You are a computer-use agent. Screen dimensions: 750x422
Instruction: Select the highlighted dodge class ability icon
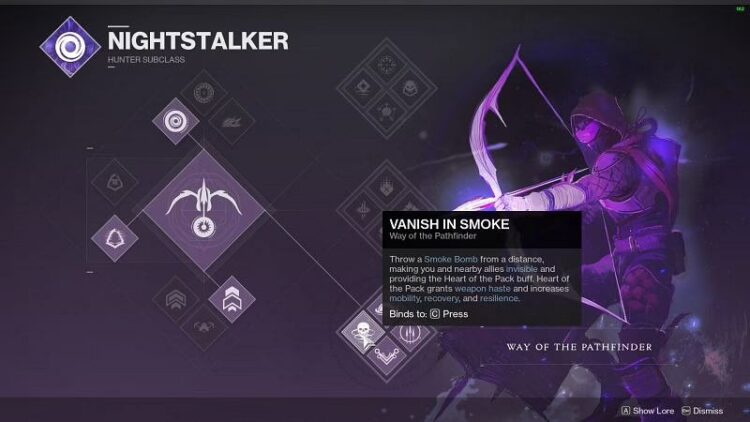point(114,238)
